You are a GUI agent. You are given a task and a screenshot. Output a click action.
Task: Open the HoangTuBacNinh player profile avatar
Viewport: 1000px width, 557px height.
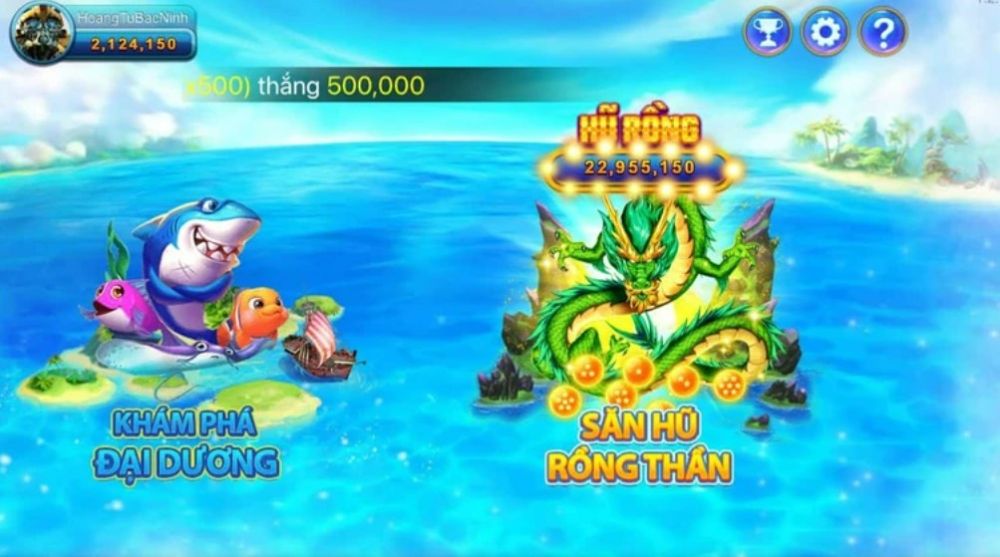[41, 32]
